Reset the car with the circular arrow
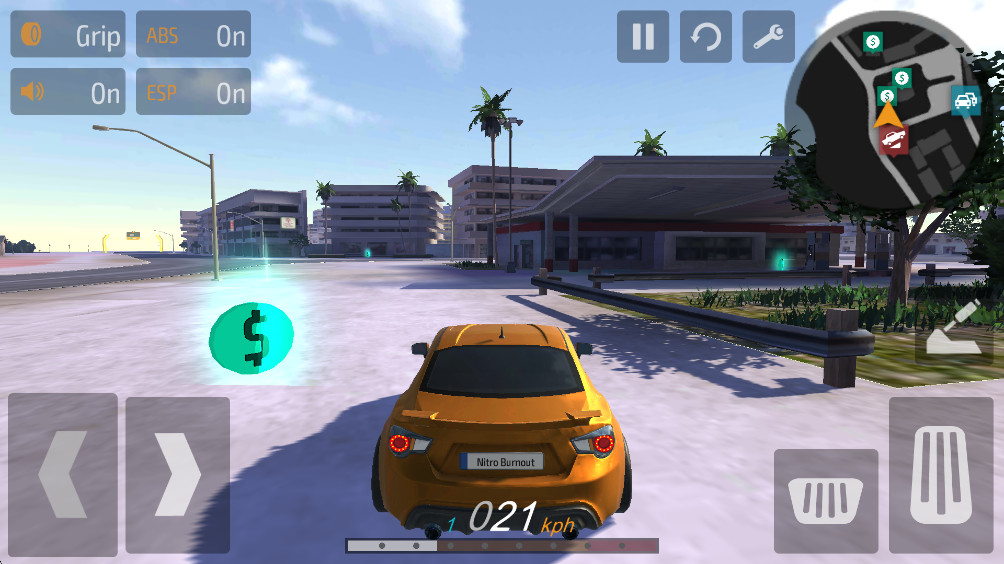This screenshot has width=1004, height=564. [706, 37]
